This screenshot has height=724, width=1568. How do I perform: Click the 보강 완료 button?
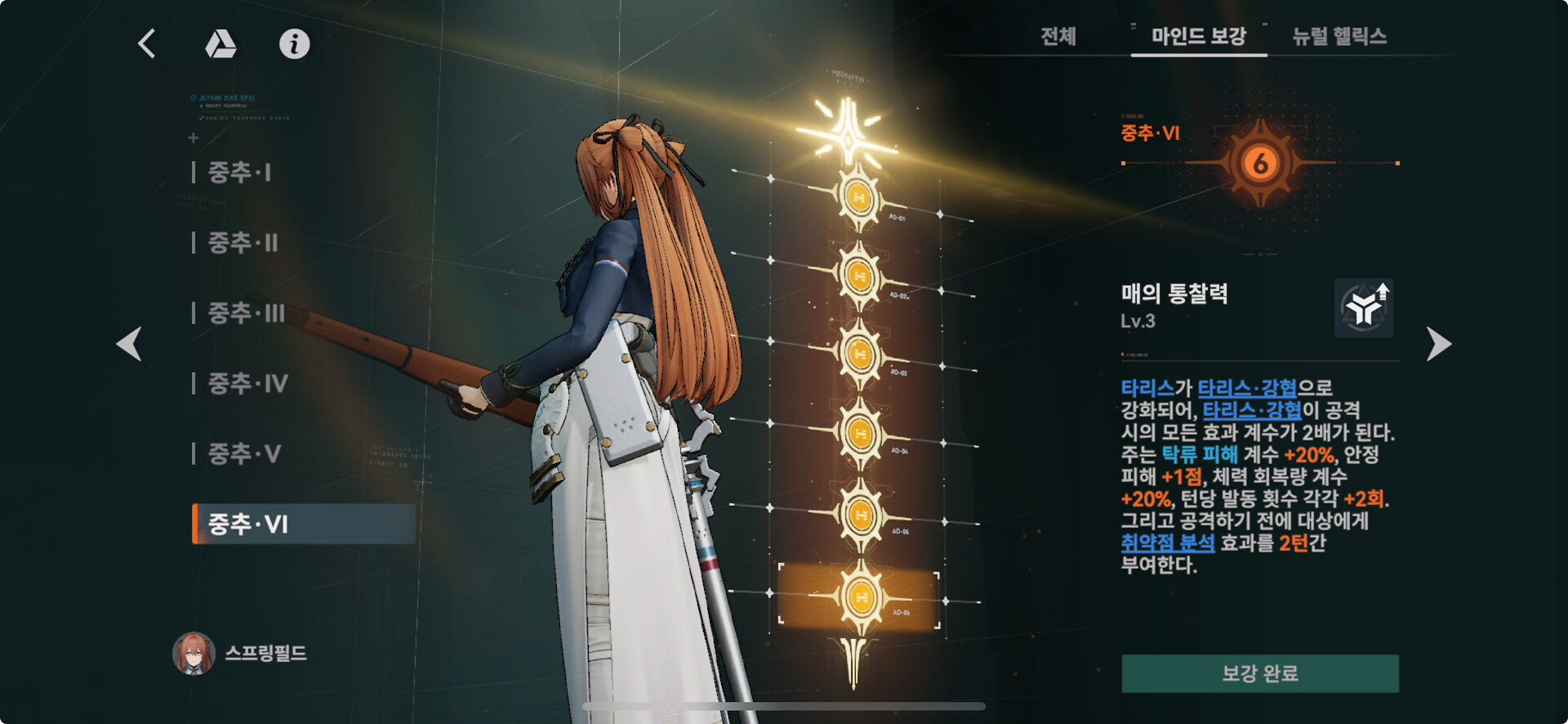[1259, 673]
